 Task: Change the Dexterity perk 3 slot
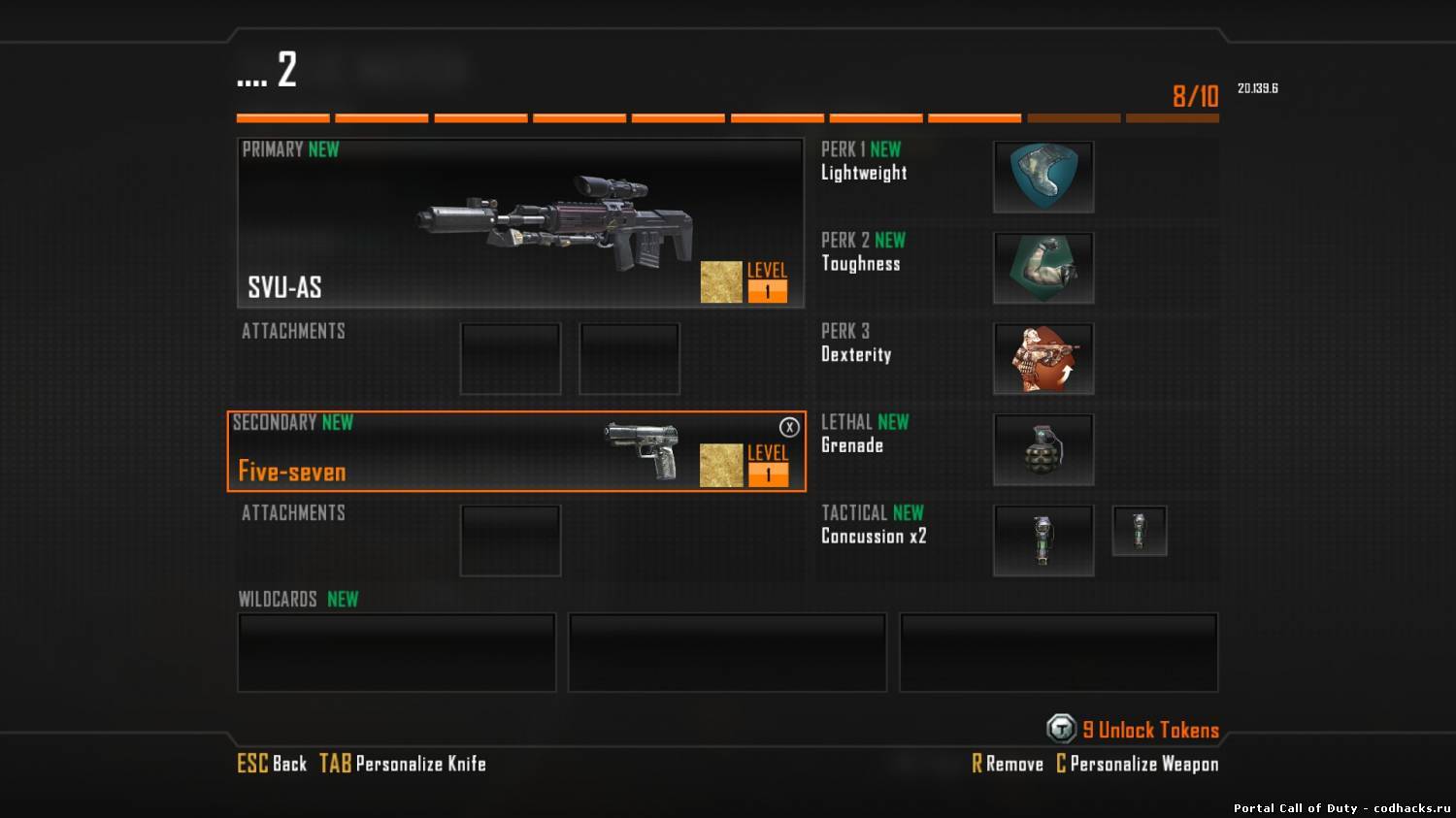click(1043, 359)
